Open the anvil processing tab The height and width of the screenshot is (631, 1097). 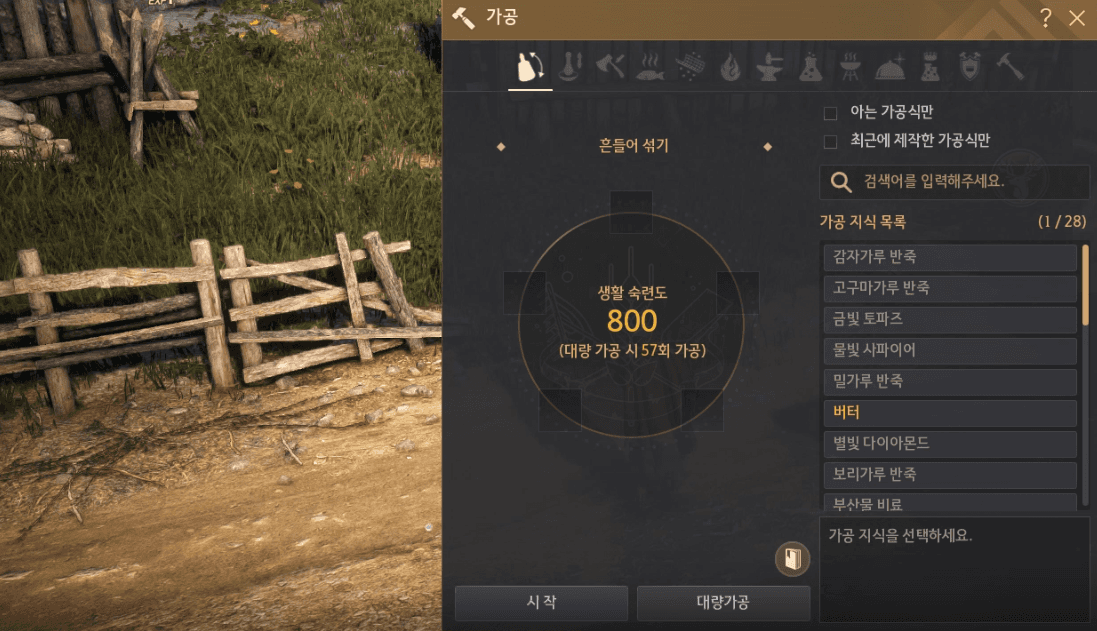click(771, 67)
